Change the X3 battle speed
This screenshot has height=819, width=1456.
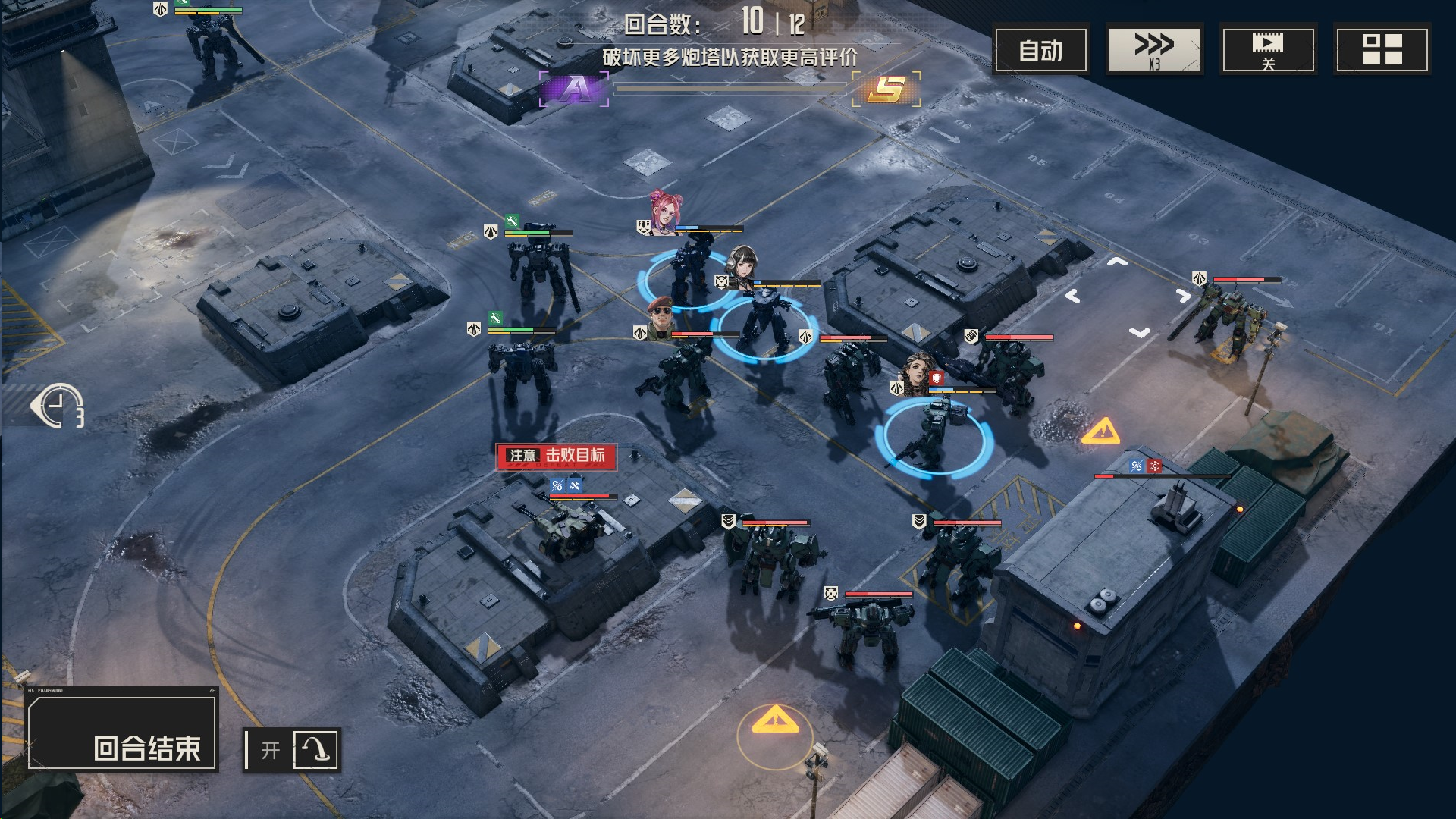point(1154,50)
